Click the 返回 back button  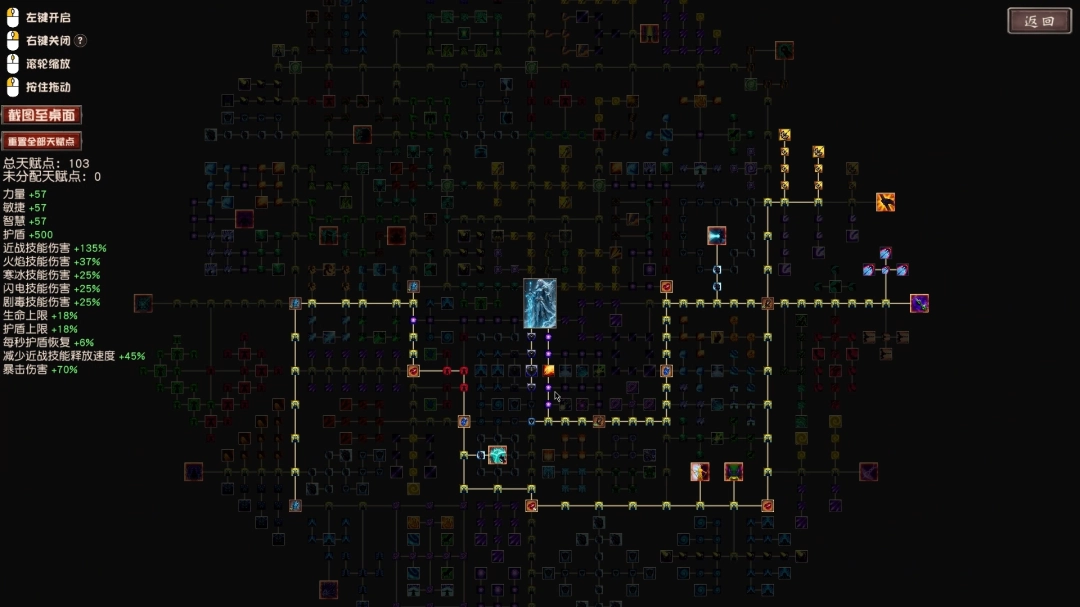1039,21
